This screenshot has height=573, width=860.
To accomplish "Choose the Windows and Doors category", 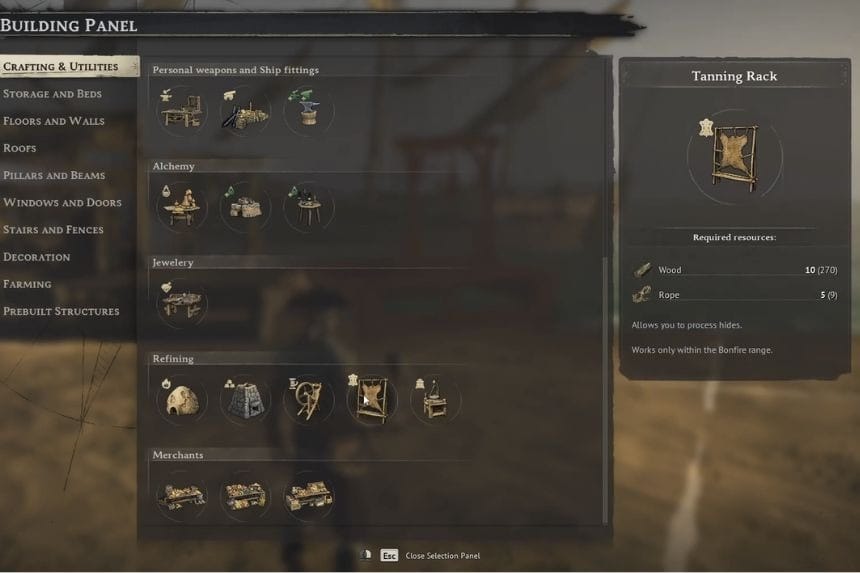I will [61, 202].
